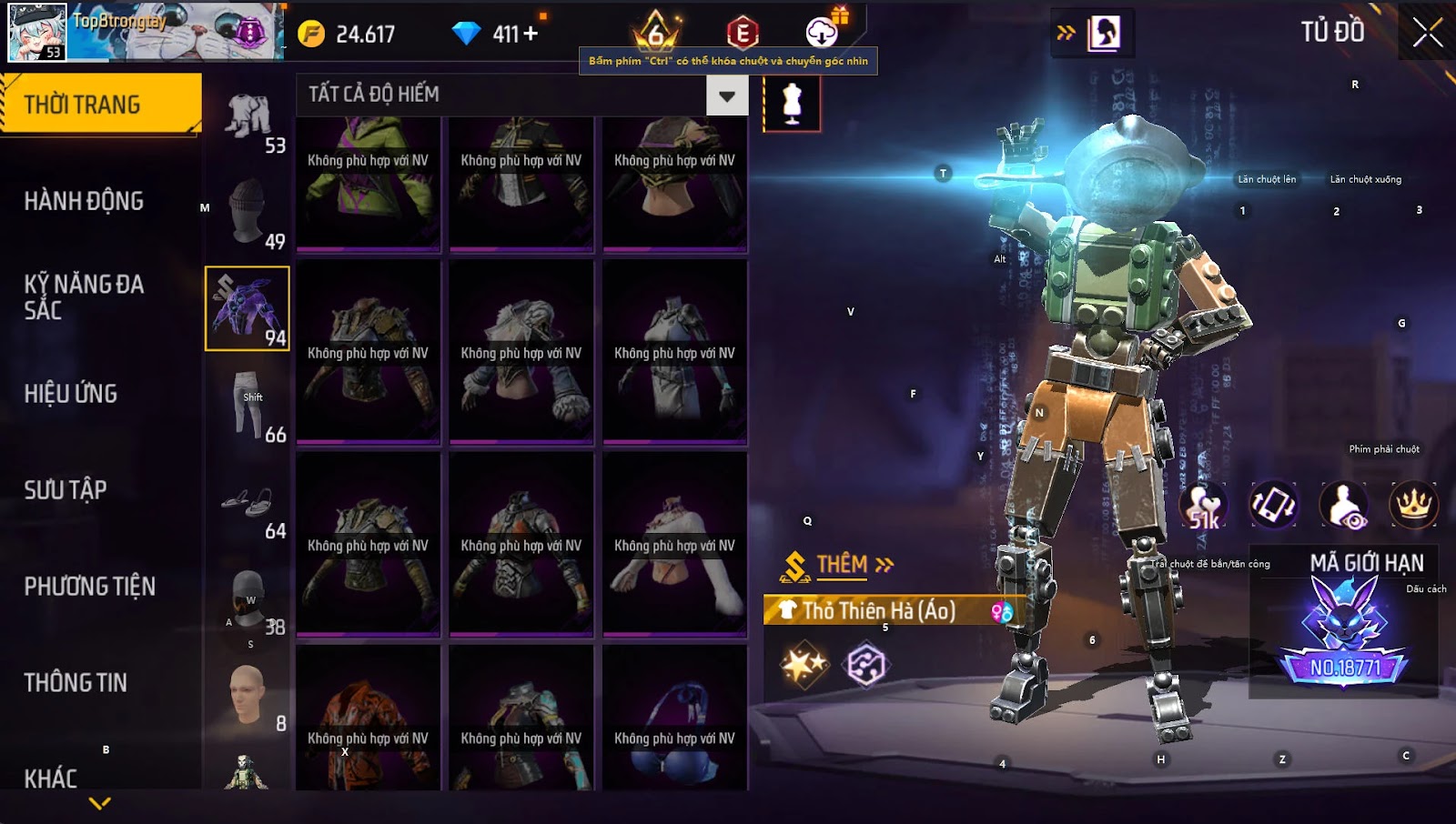
Task: Select the green hoodie top thumbnail
Action: 369,182
